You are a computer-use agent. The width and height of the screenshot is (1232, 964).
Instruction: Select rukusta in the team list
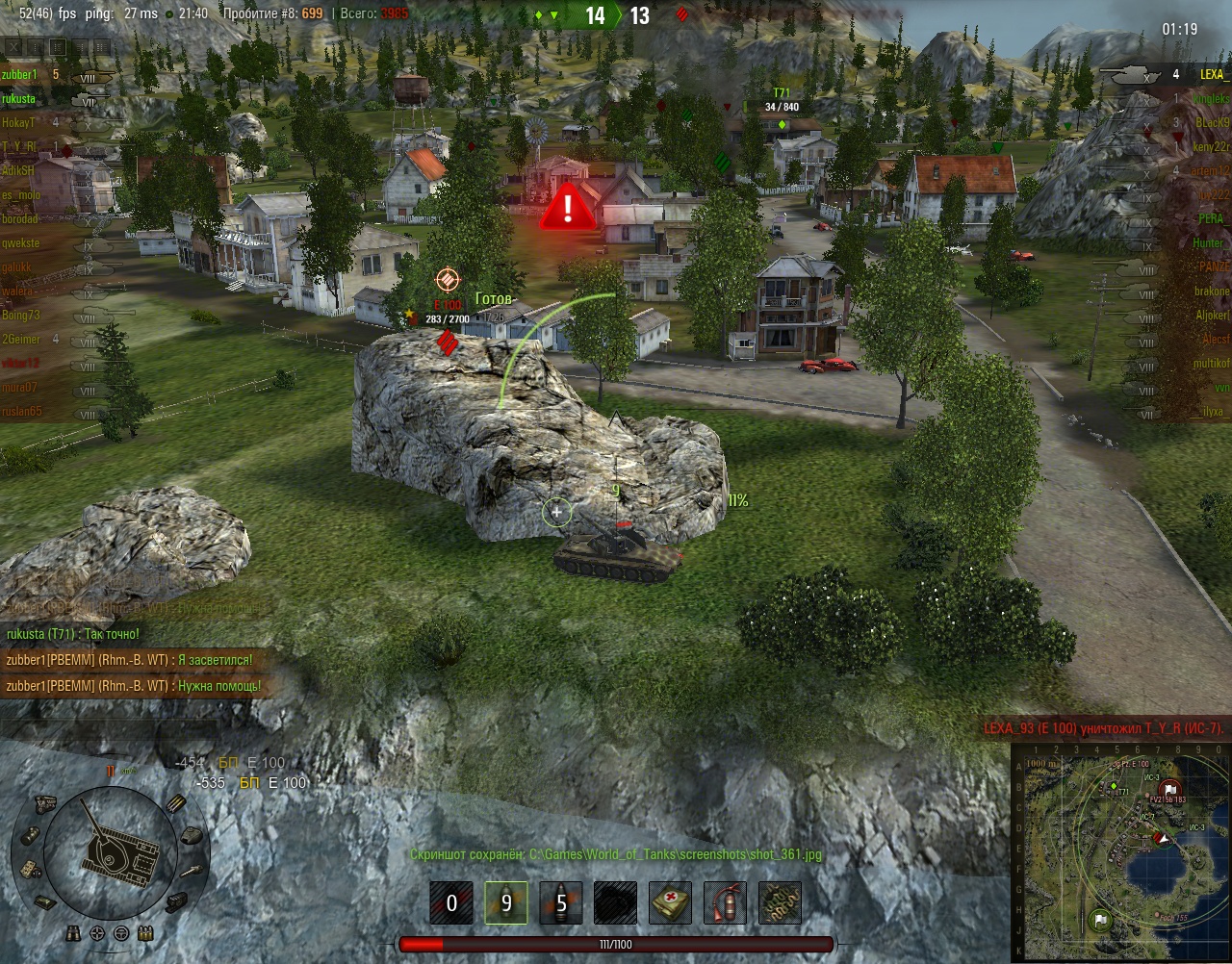click(x=19, y=99)
